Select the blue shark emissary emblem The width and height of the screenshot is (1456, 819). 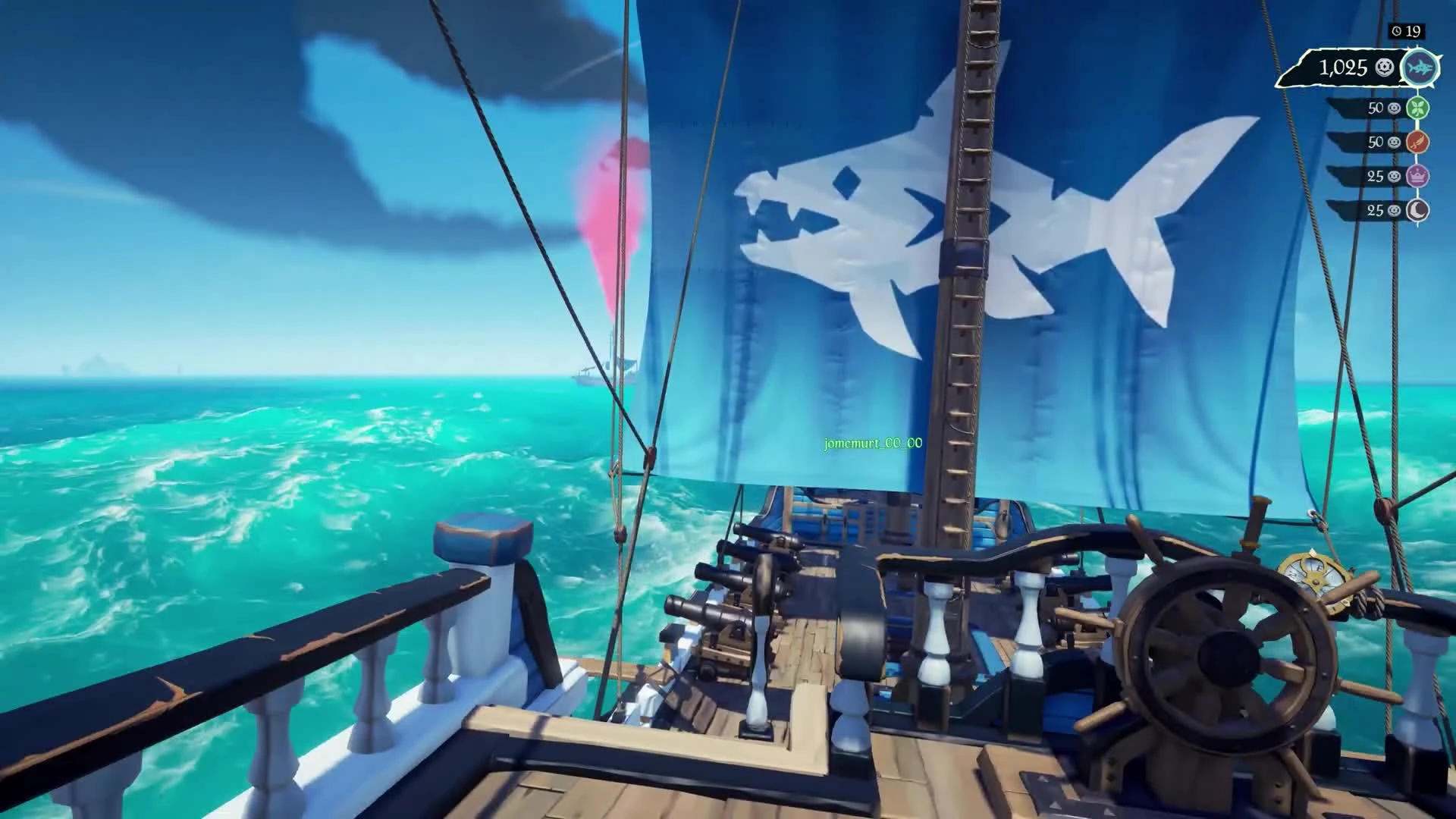click(x=1422, y=67)
